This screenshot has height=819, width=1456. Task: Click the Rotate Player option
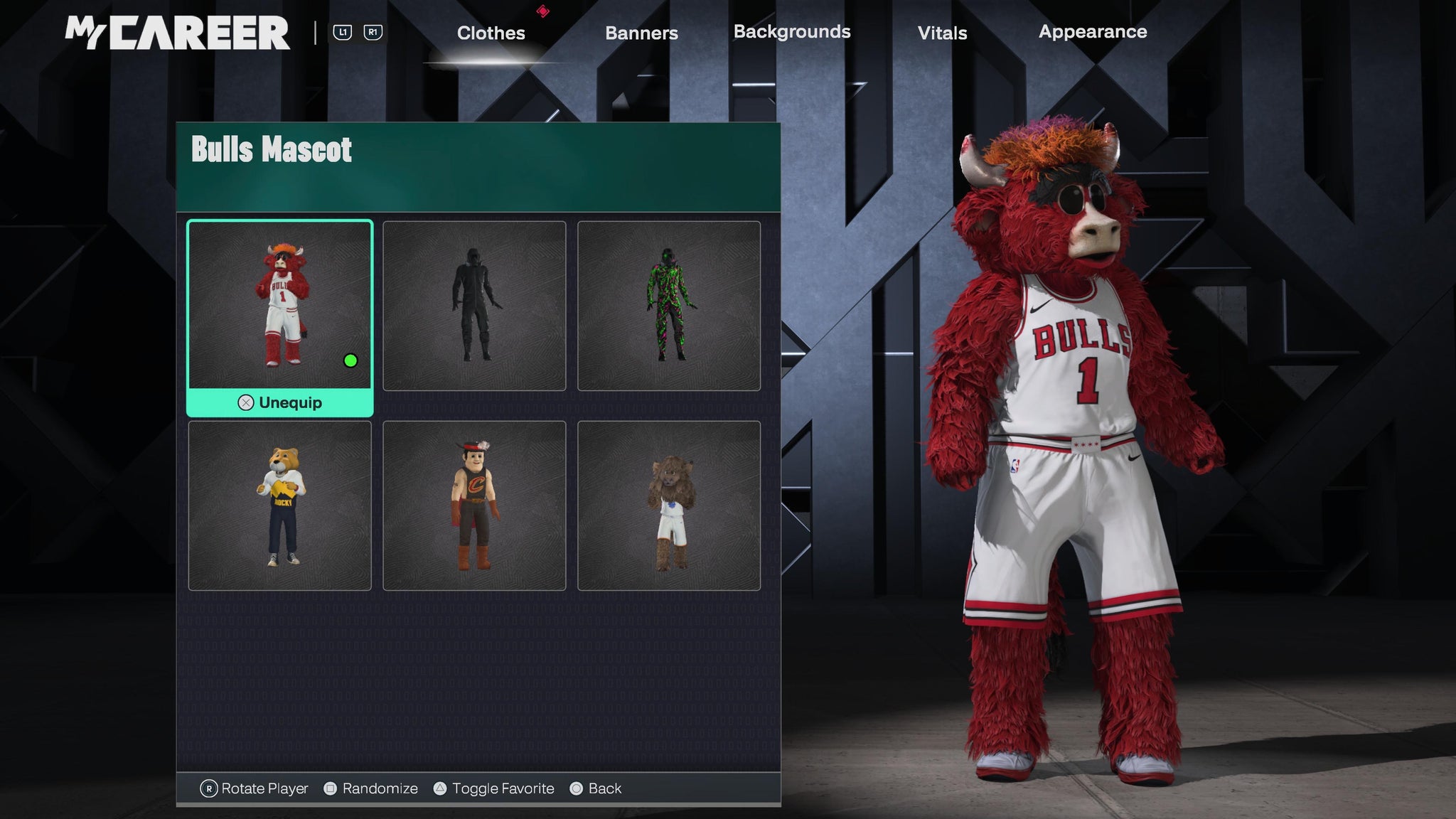255,788
